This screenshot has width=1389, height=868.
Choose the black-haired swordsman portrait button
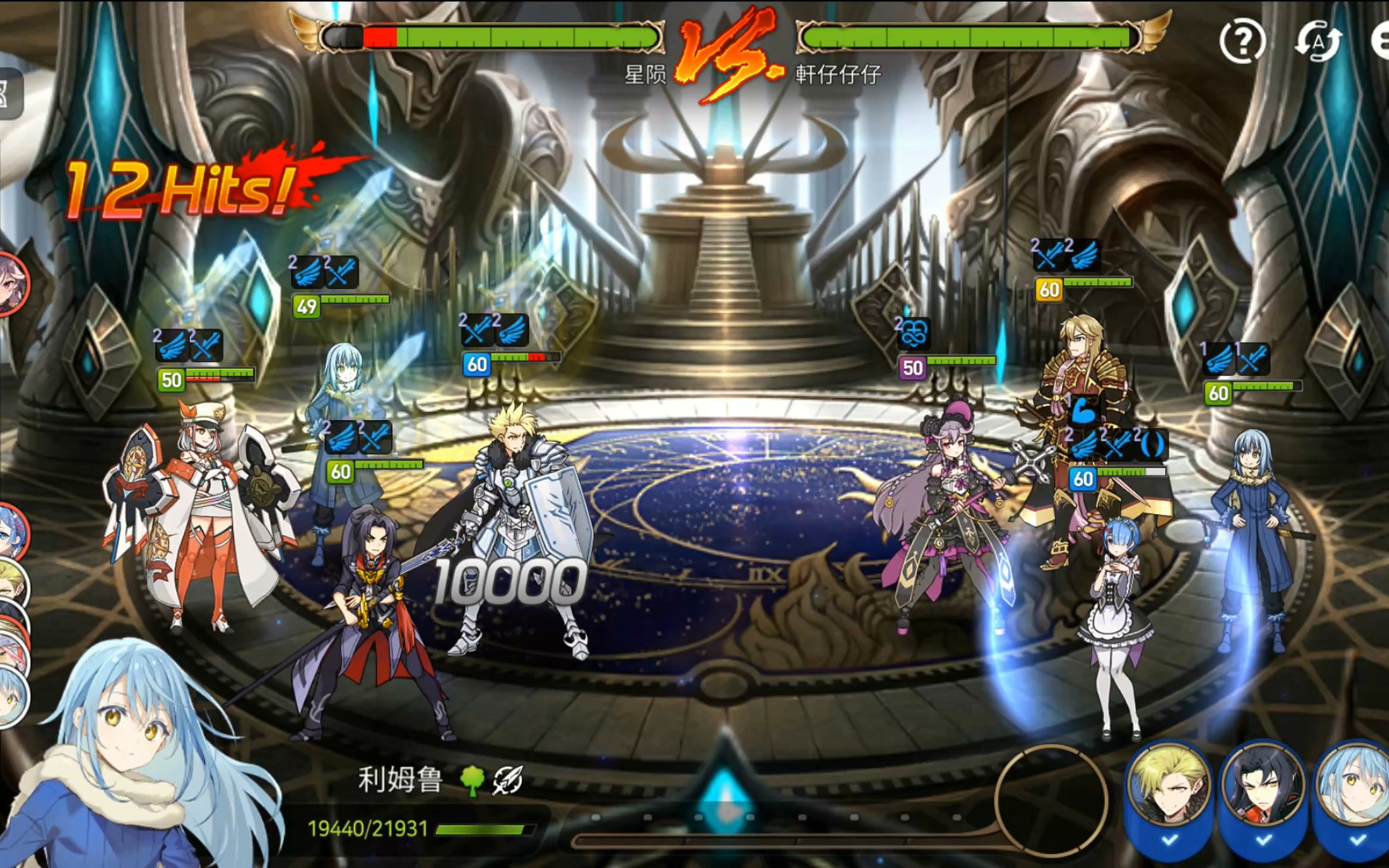pyautogui.click(x=1262, y=785)
